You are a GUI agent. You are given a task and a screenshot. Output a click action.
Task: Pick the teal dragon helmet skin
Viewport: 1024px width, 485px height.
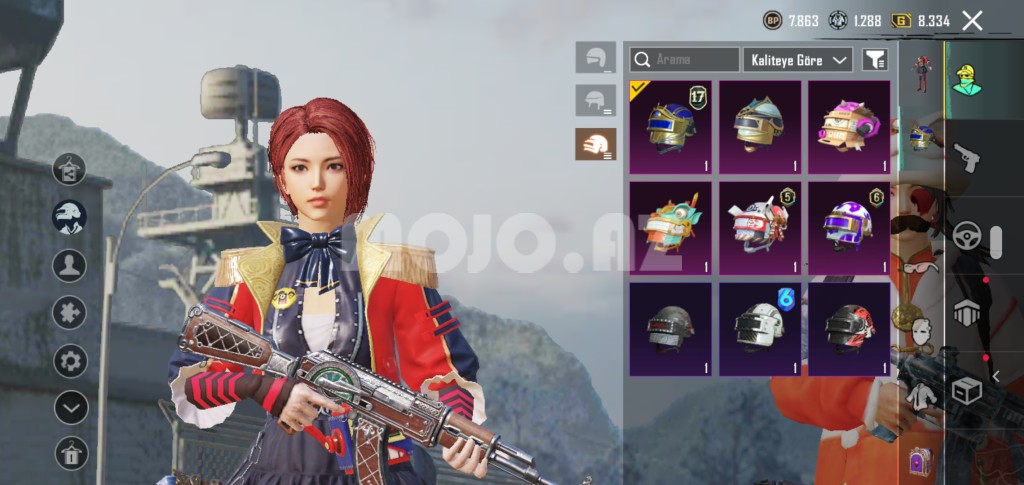pos(670,228)
